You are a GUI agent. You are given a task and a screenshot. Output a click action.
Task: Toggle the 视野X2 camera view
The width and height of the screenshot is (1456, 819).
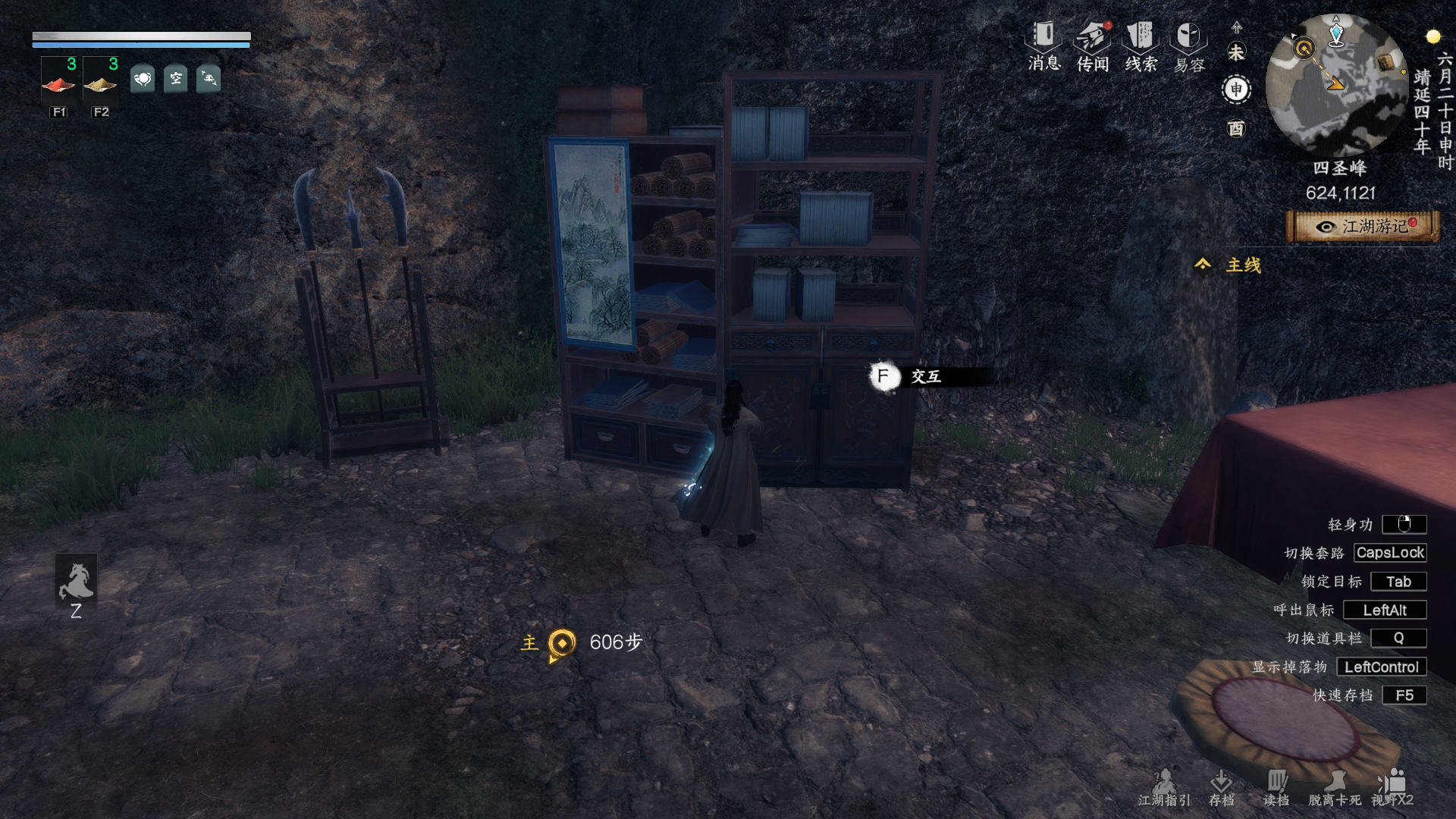click(1392, 787)
